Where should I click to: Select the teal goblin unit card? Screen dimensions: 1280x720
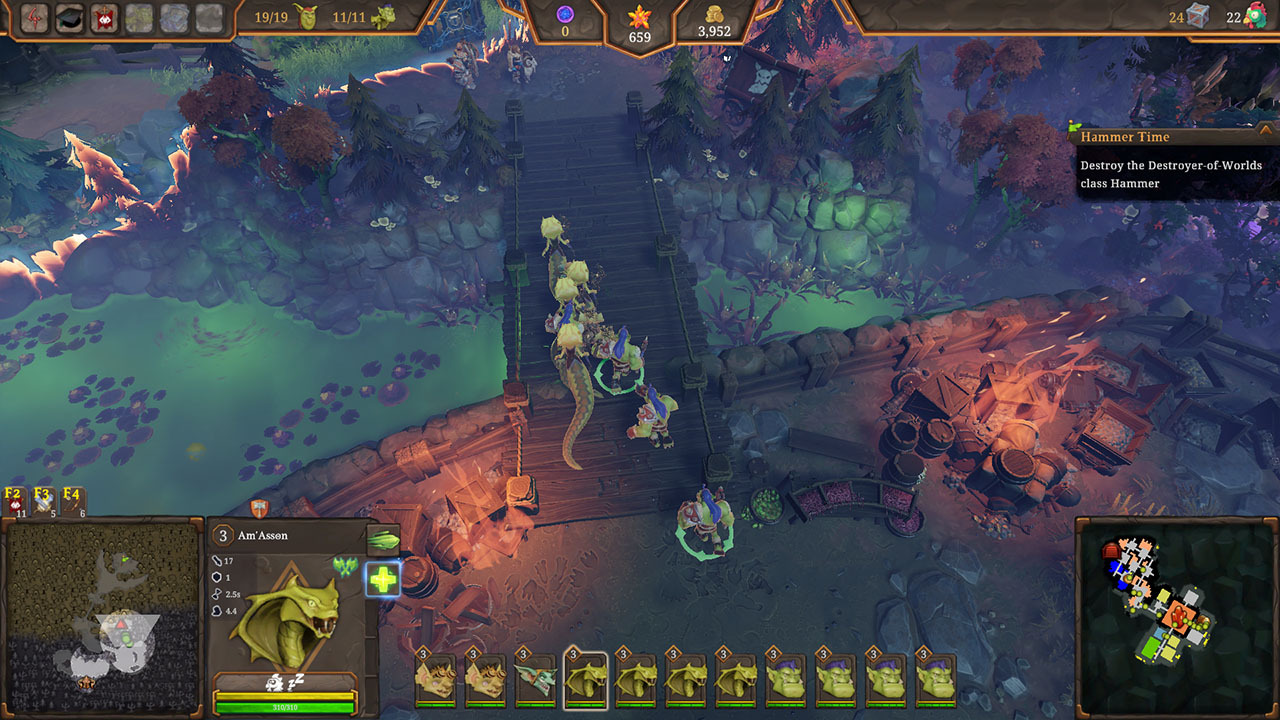click(535, 681)
